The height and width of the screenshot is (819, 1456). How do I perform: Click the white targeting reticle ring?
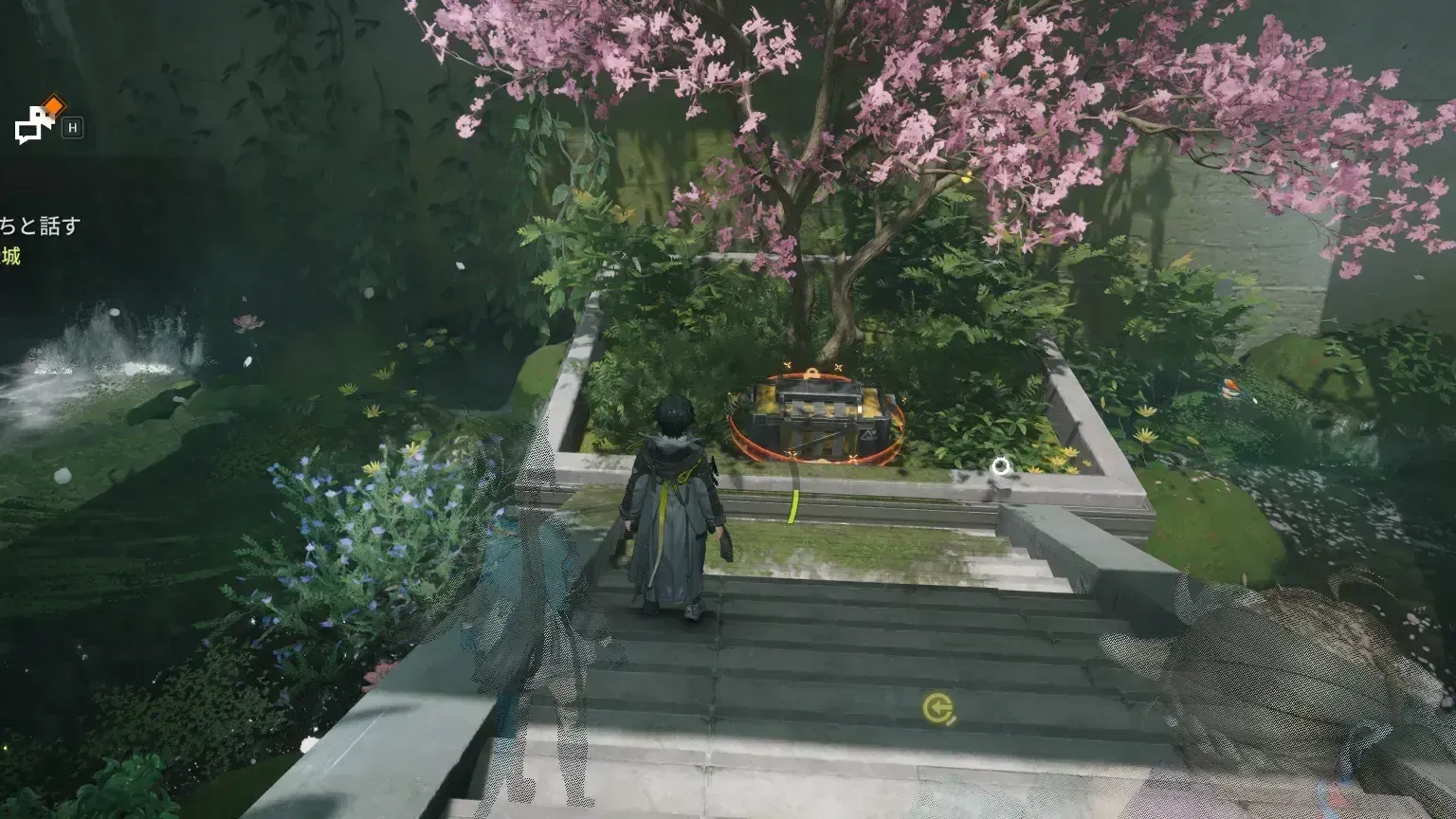1001,465
